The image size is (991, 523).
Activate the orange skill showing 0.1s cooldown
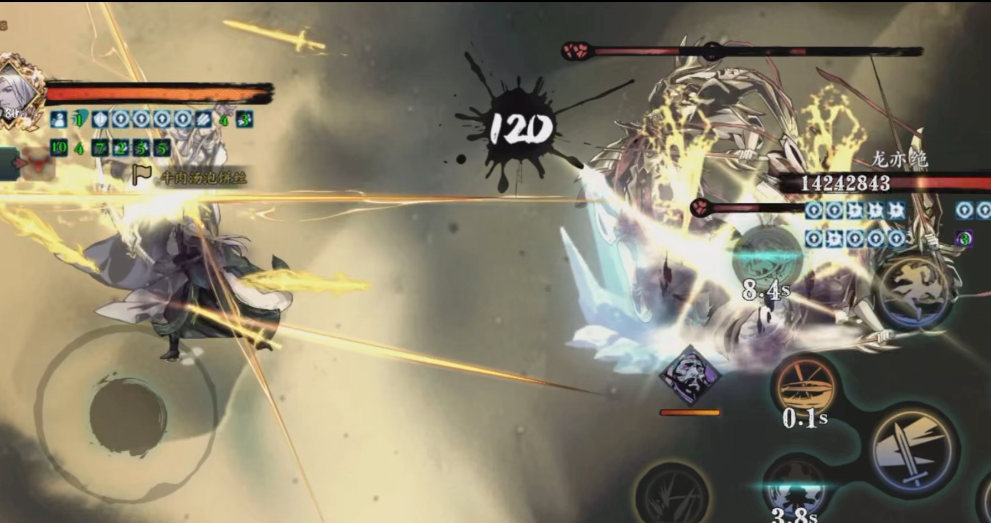pyautogui.click(x=805, y=384)
